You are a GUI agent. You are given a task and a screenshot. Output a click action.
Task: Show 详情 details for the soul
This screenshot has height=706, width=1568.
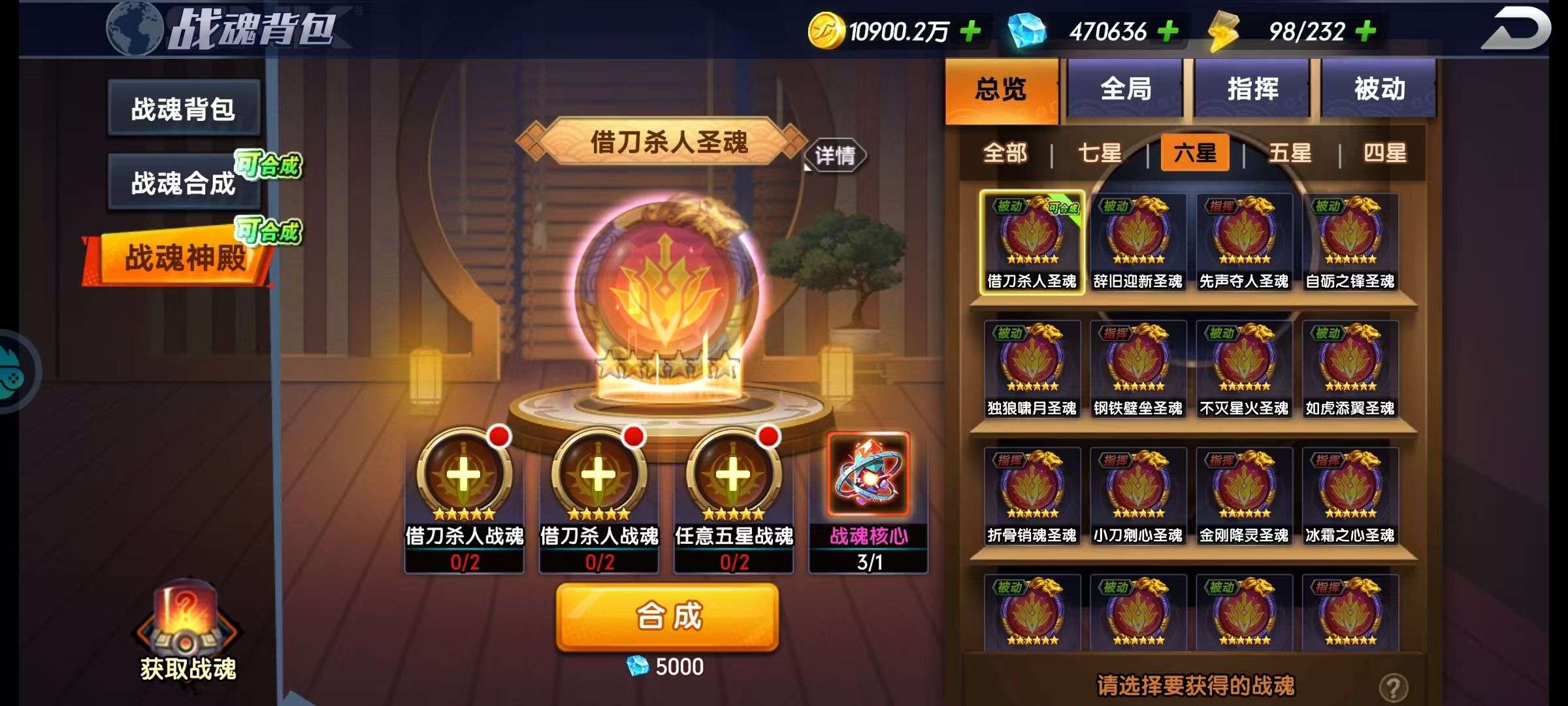[x=835, y=156]
